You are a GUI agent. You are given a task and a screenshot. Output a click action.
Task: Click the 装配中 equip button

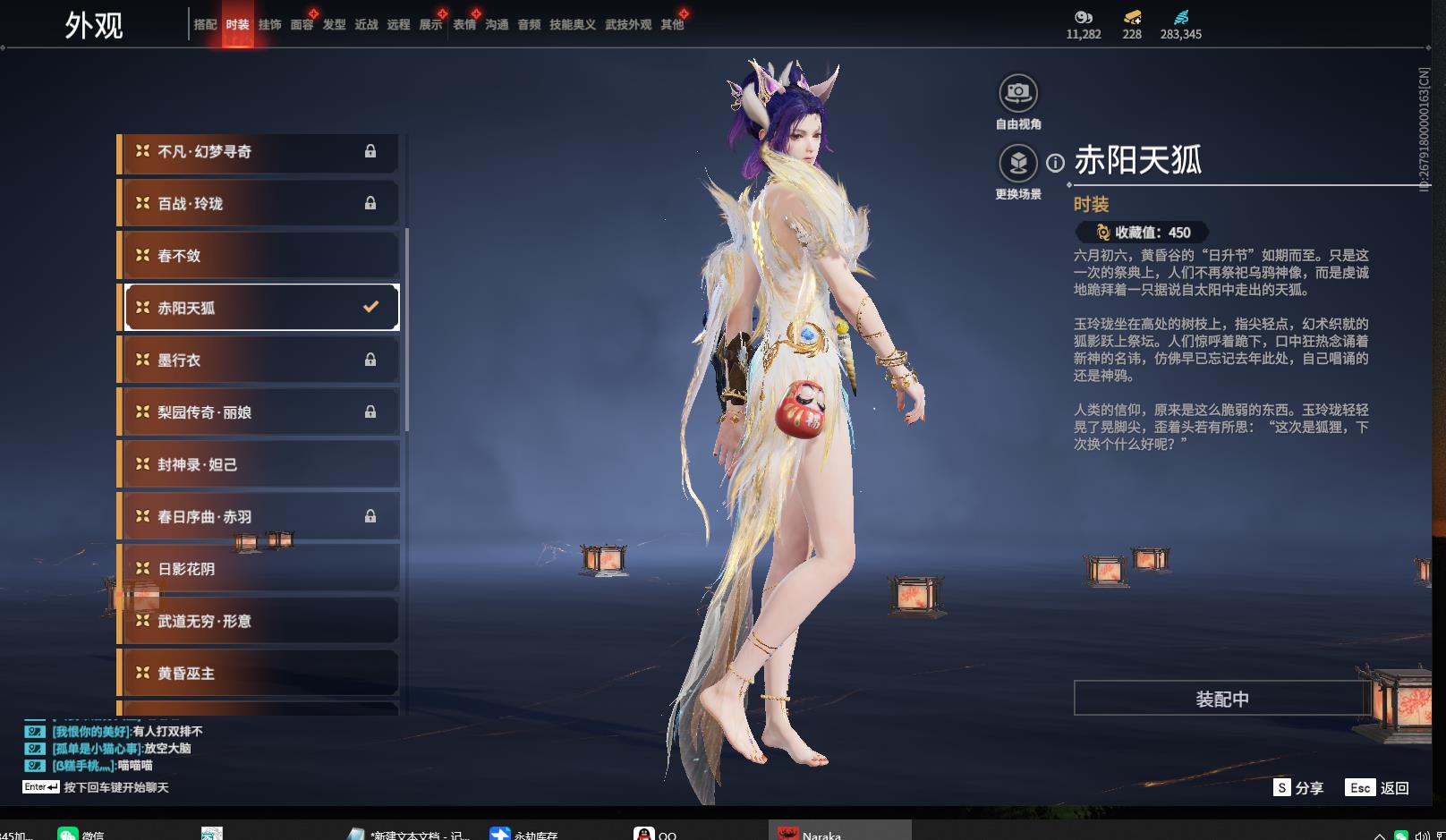tap(1221, 699)
